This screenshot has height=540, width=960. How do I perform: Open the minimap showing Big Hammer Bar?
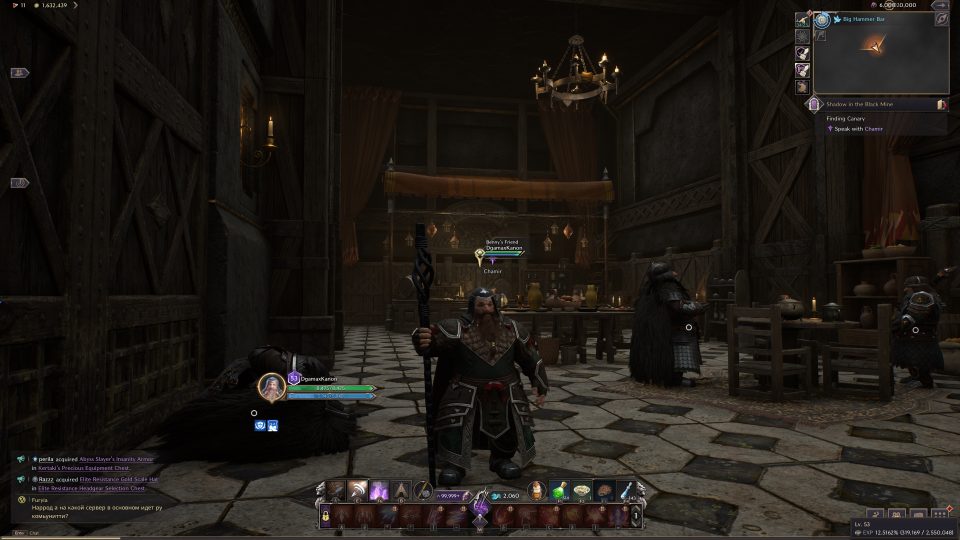(x=880, y=60)
